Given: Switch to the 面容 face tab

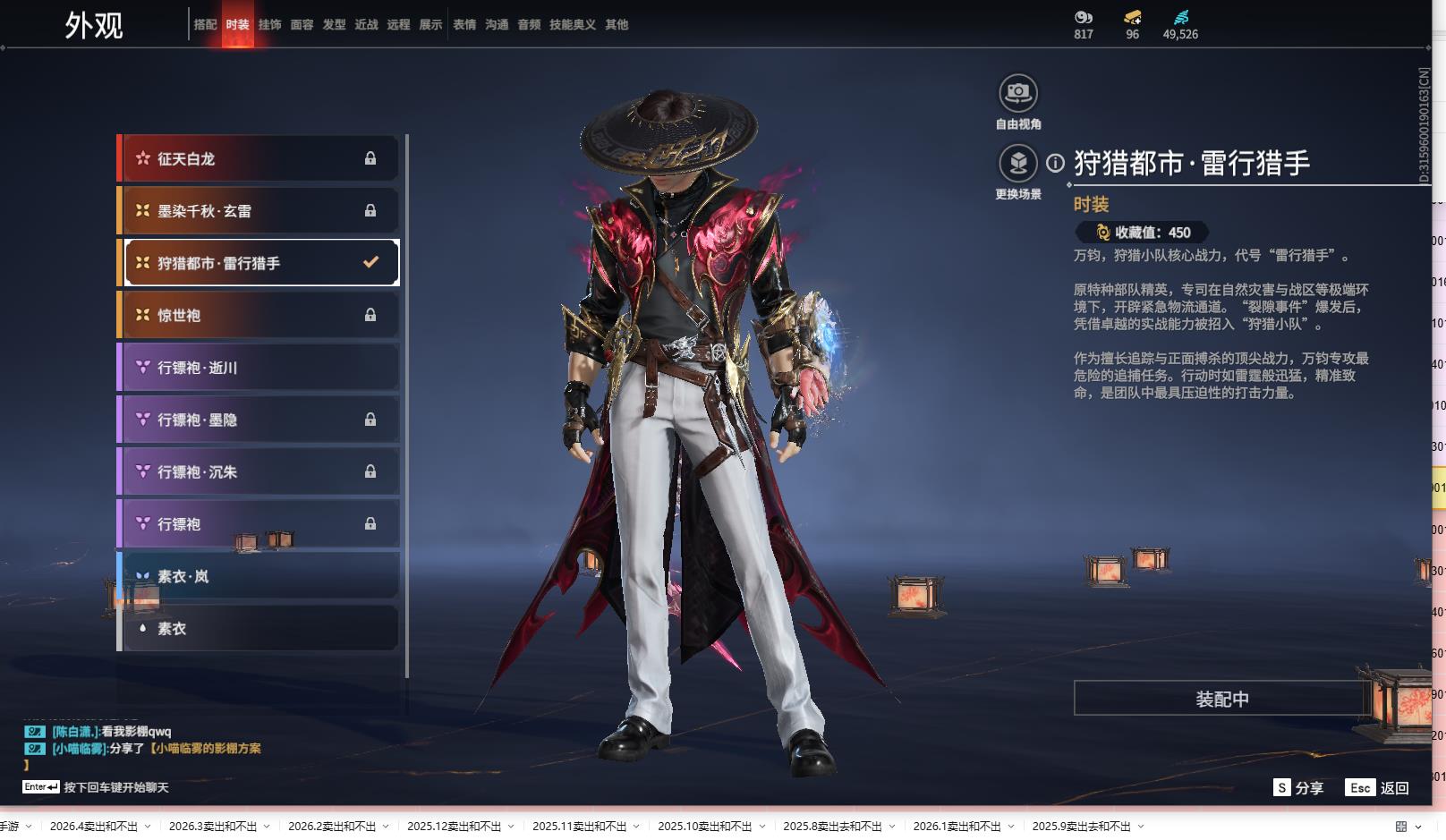Looking at the screenshot, I should click(302, 25).
